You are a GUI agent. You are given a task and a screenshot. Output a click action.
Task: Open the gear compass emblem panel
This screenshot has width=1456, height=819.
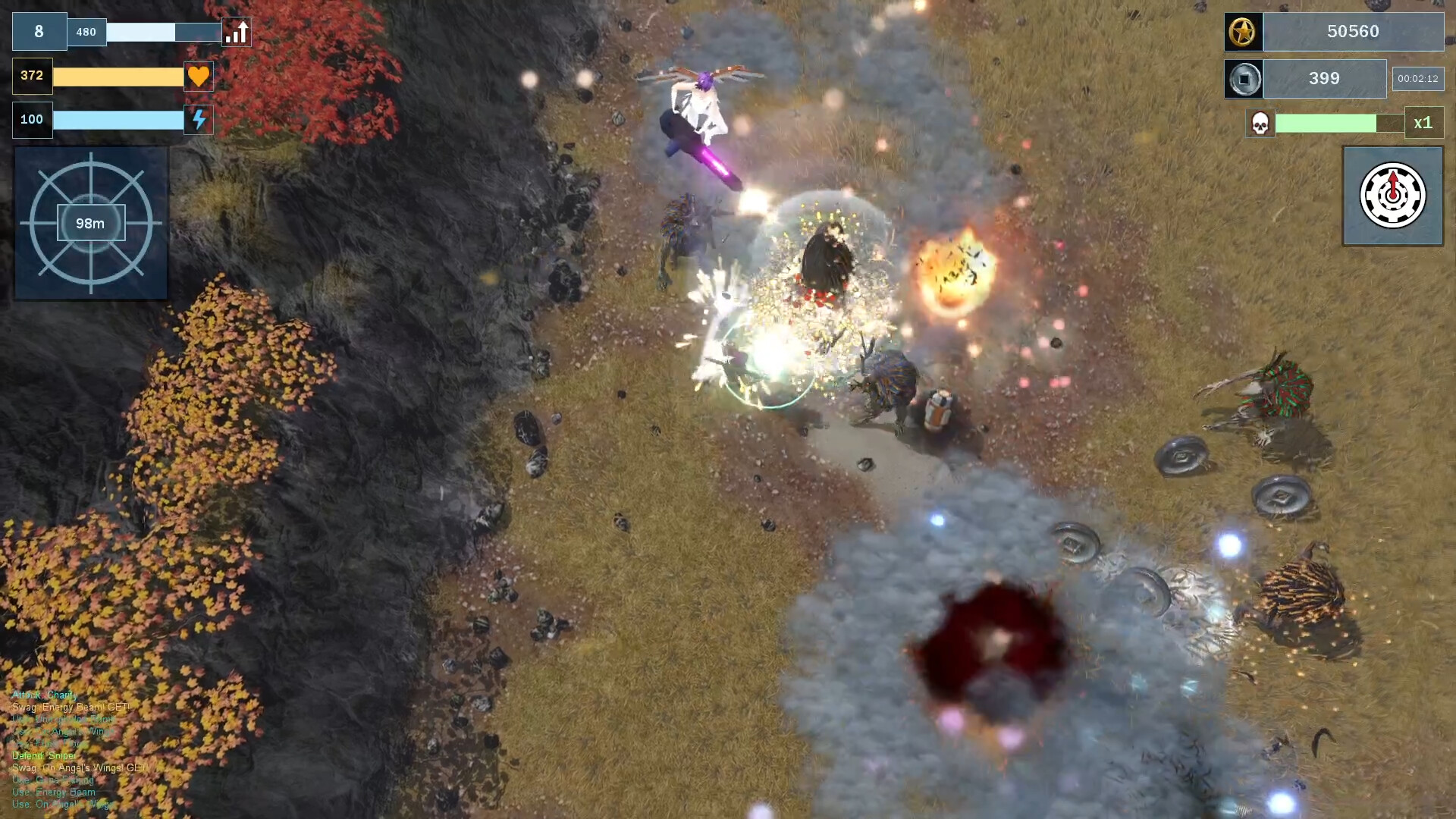pyautogui.click(x=1392, y=196)
